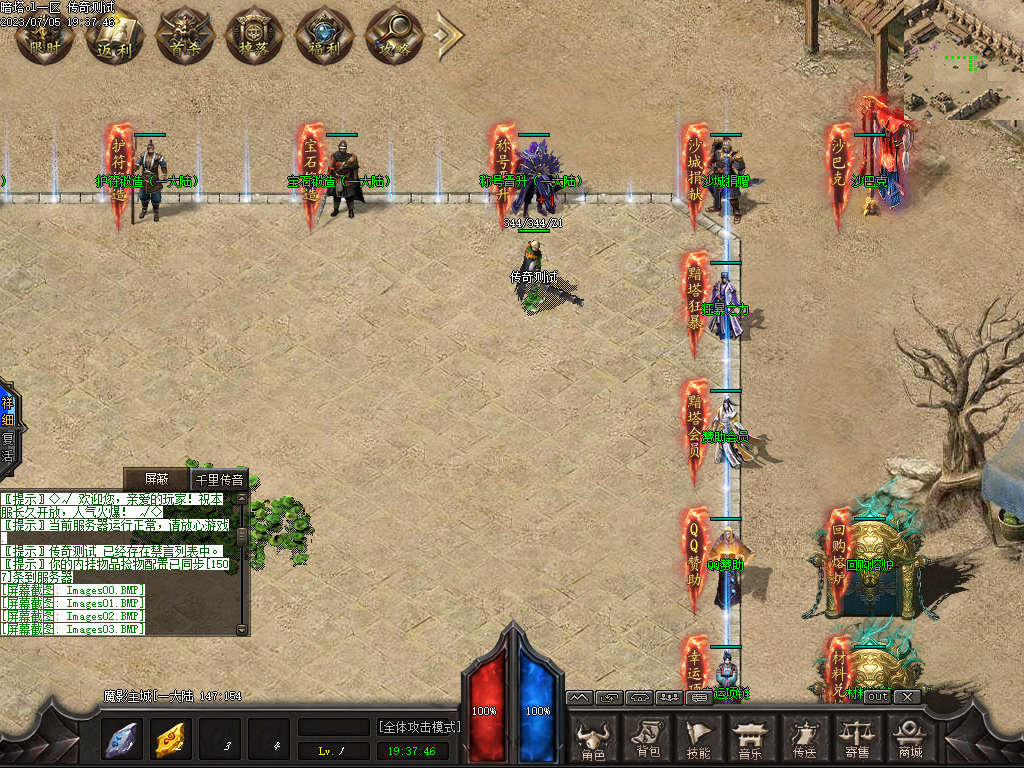Change the 全体攻击模式 attack mode

[419, 726]
